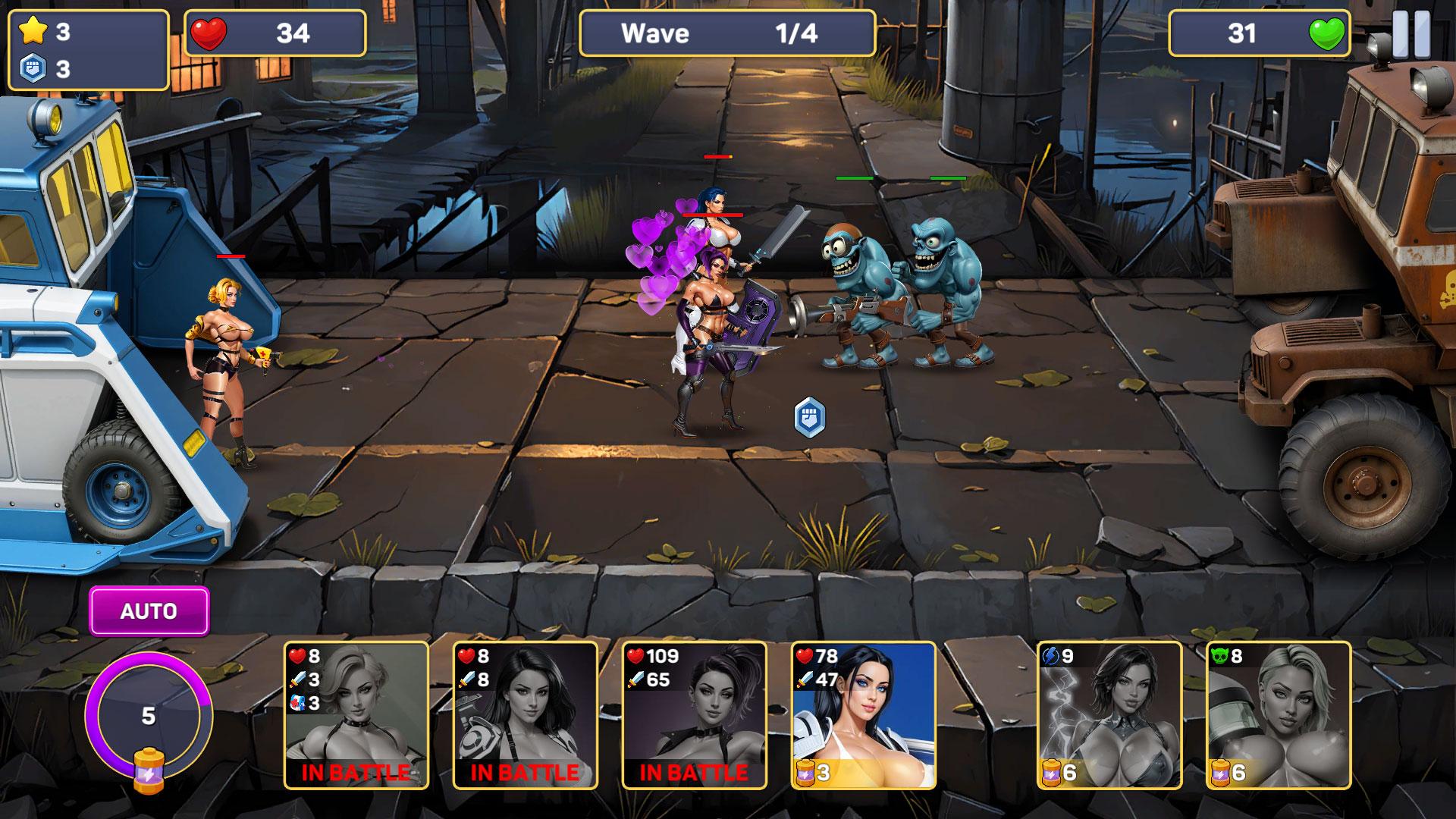This screenshot has width=1456, height=819.
Task: Choose the green skull ability card
Action: click(x=1279, y=715)
